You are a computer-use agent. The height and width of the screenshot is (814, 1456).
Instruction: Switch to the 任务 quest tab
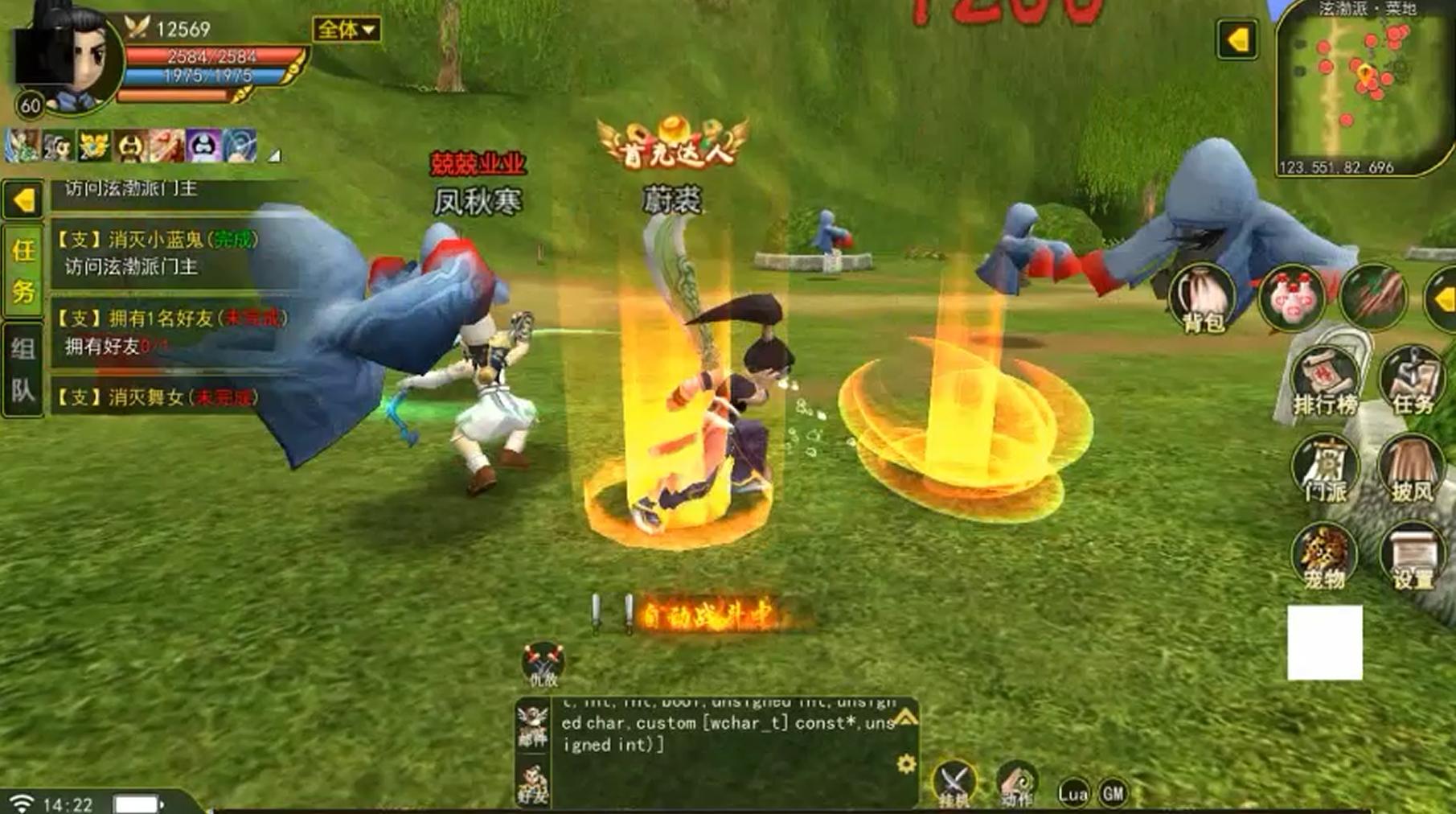[x=23, y=270]
